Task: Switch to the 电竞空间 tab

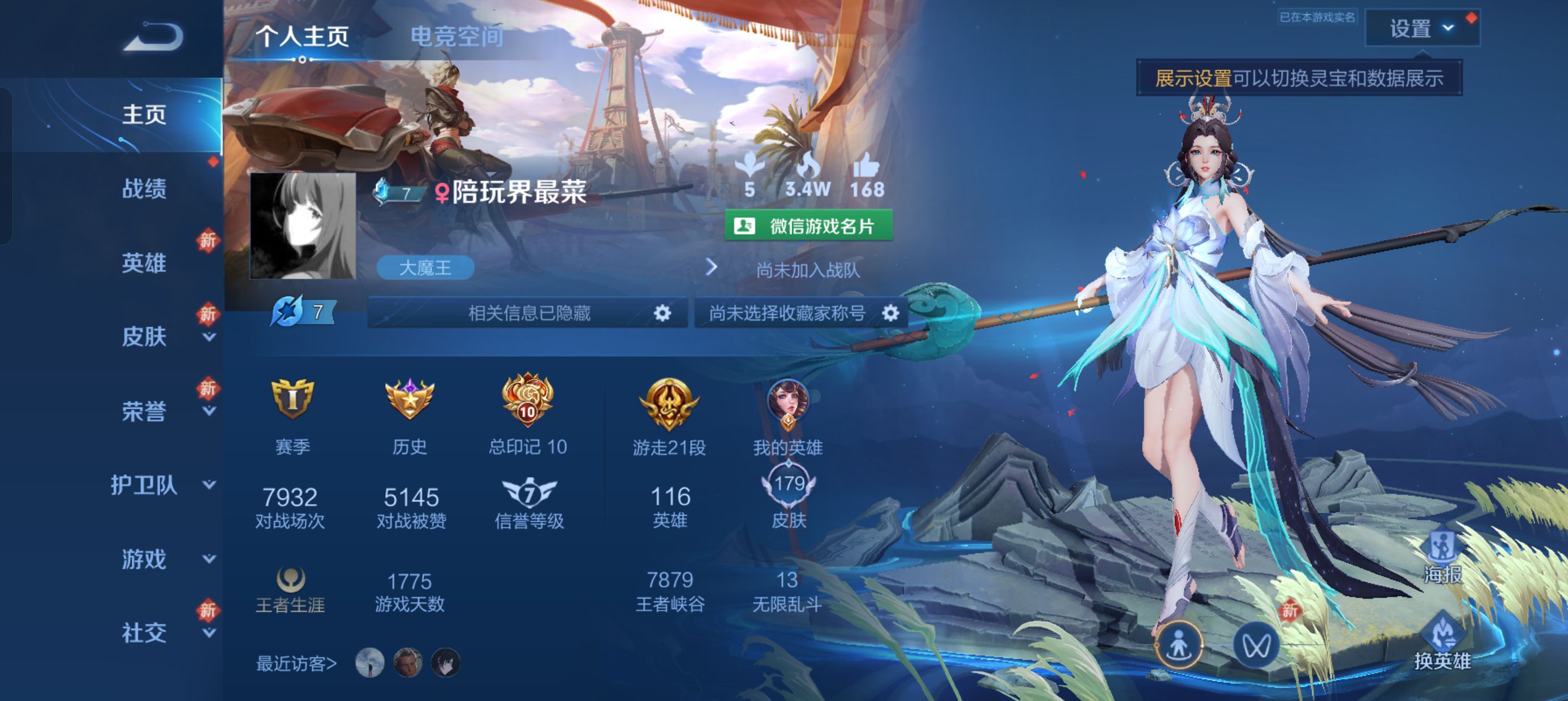Action: (455, 37)
